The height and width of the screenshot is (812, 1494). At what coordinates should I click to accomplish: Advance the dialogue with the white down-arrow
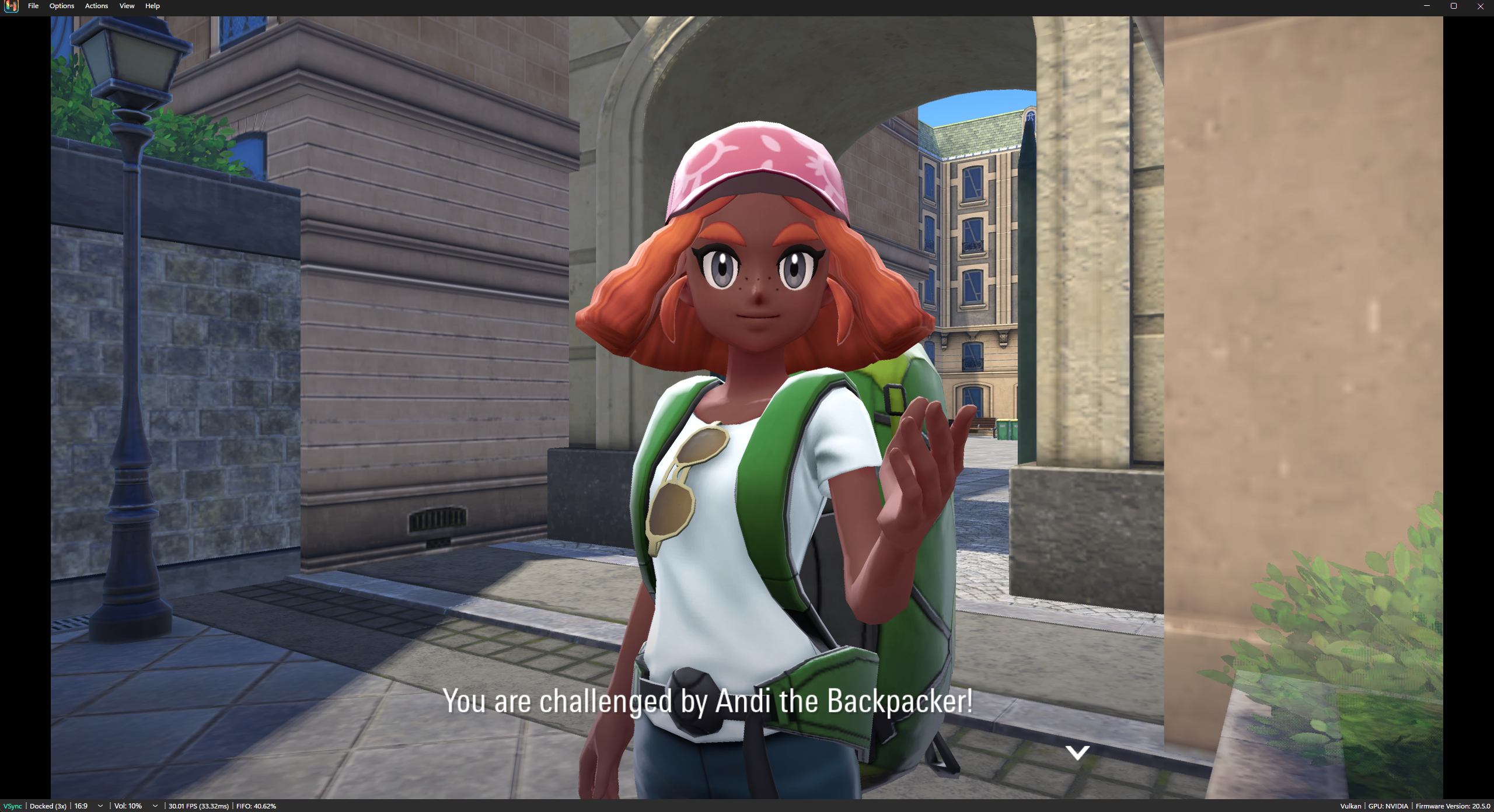click(x=1077, y=752)
